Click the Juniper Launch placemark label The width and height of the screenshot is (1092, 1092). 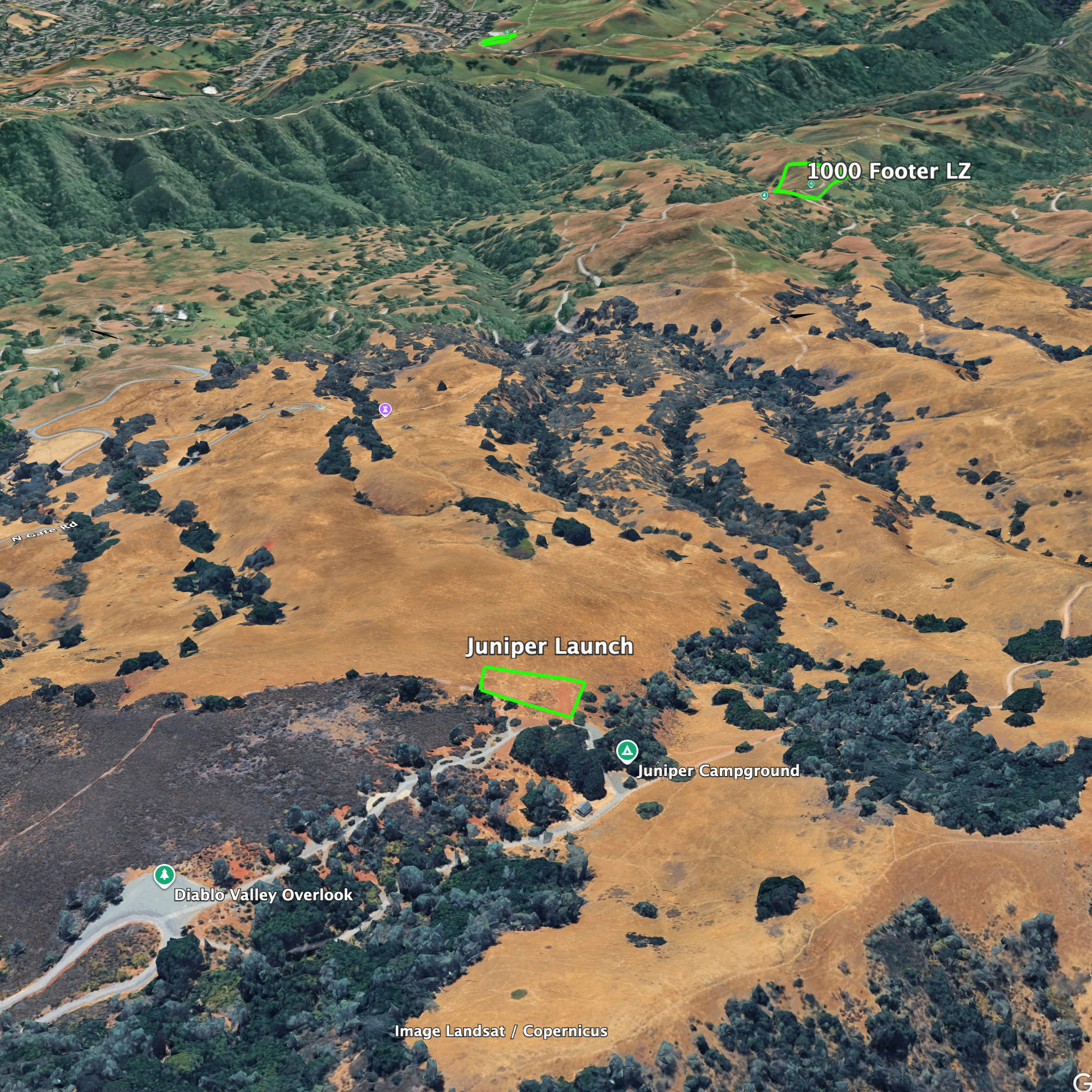pyautogui.click(x=549, y=646)
